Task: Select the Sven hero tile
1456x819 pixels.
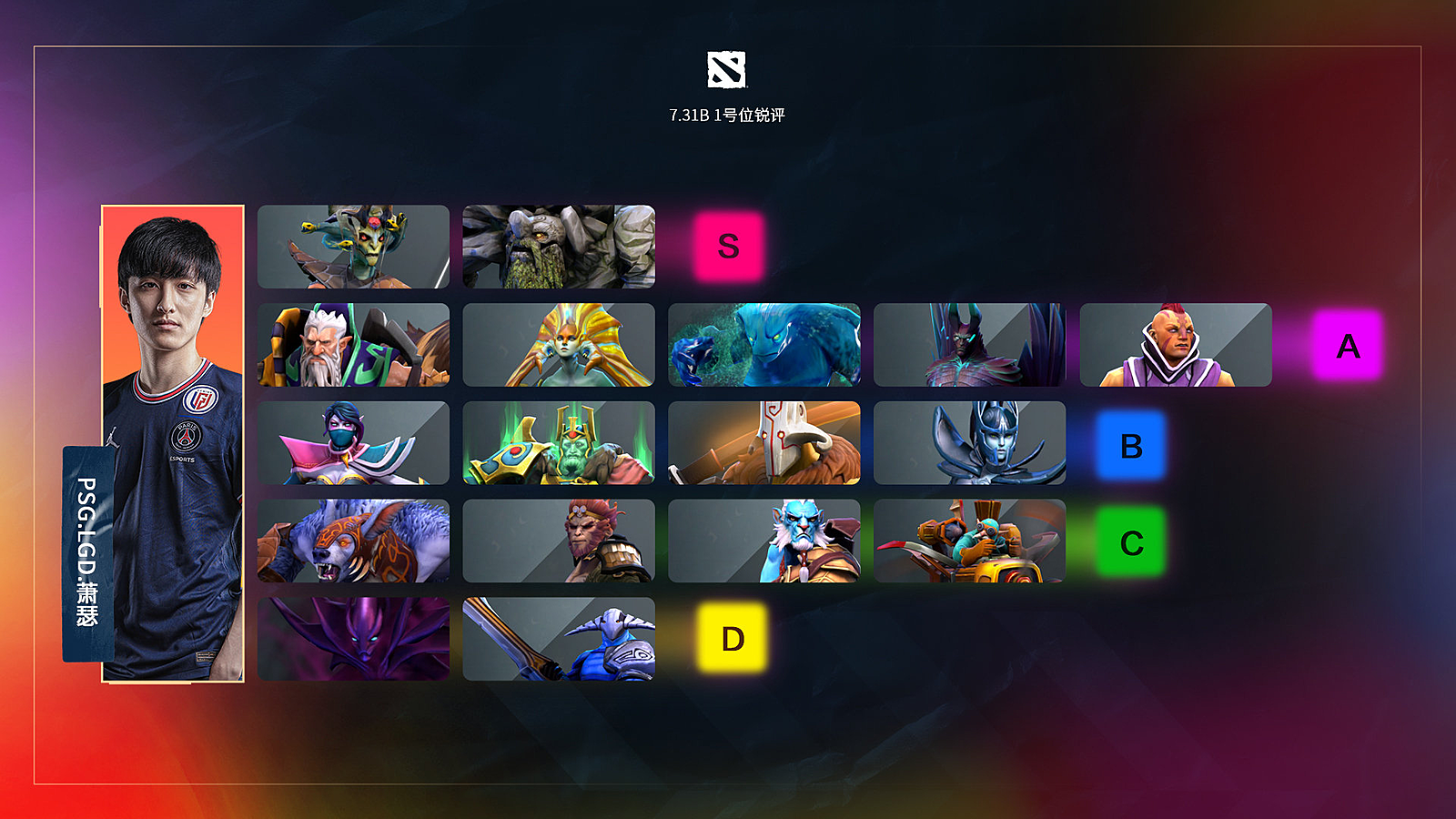Action: (559, 639)
